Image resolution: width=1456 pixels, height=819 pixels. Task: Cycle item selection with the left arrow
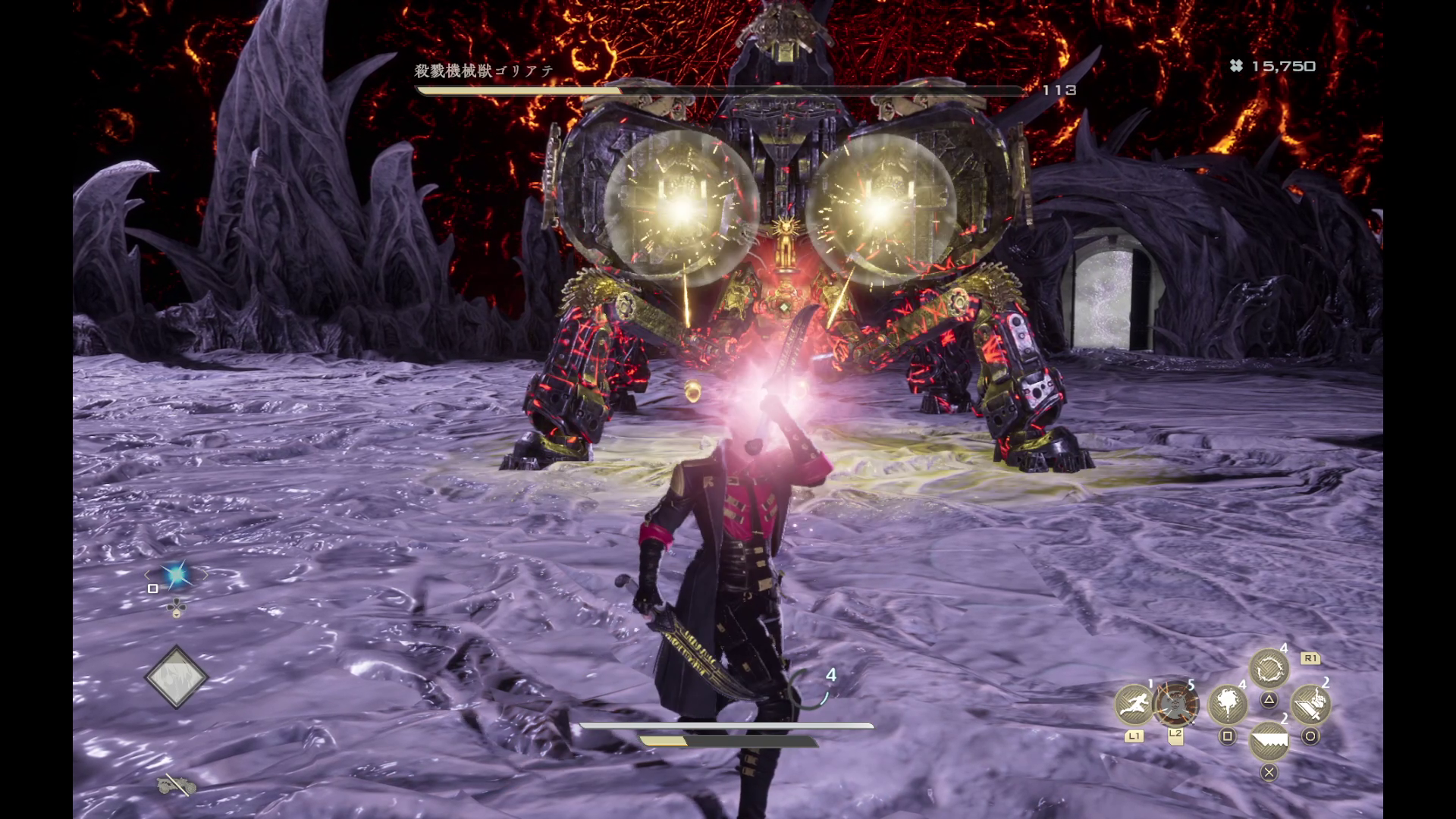(x=148, y=576)
